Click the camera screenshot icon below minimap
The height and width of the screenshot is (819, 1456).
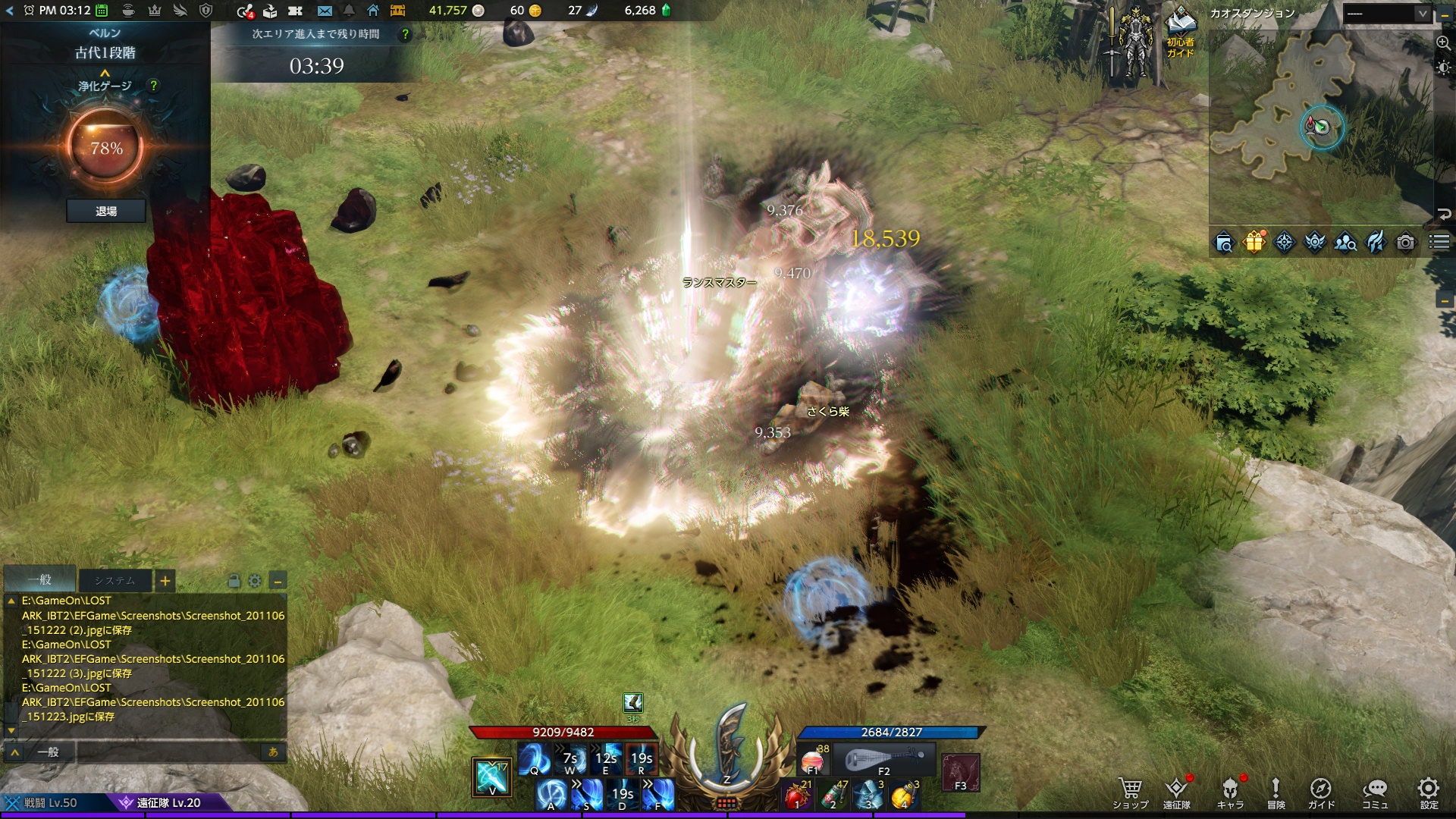pos(1405,243)
